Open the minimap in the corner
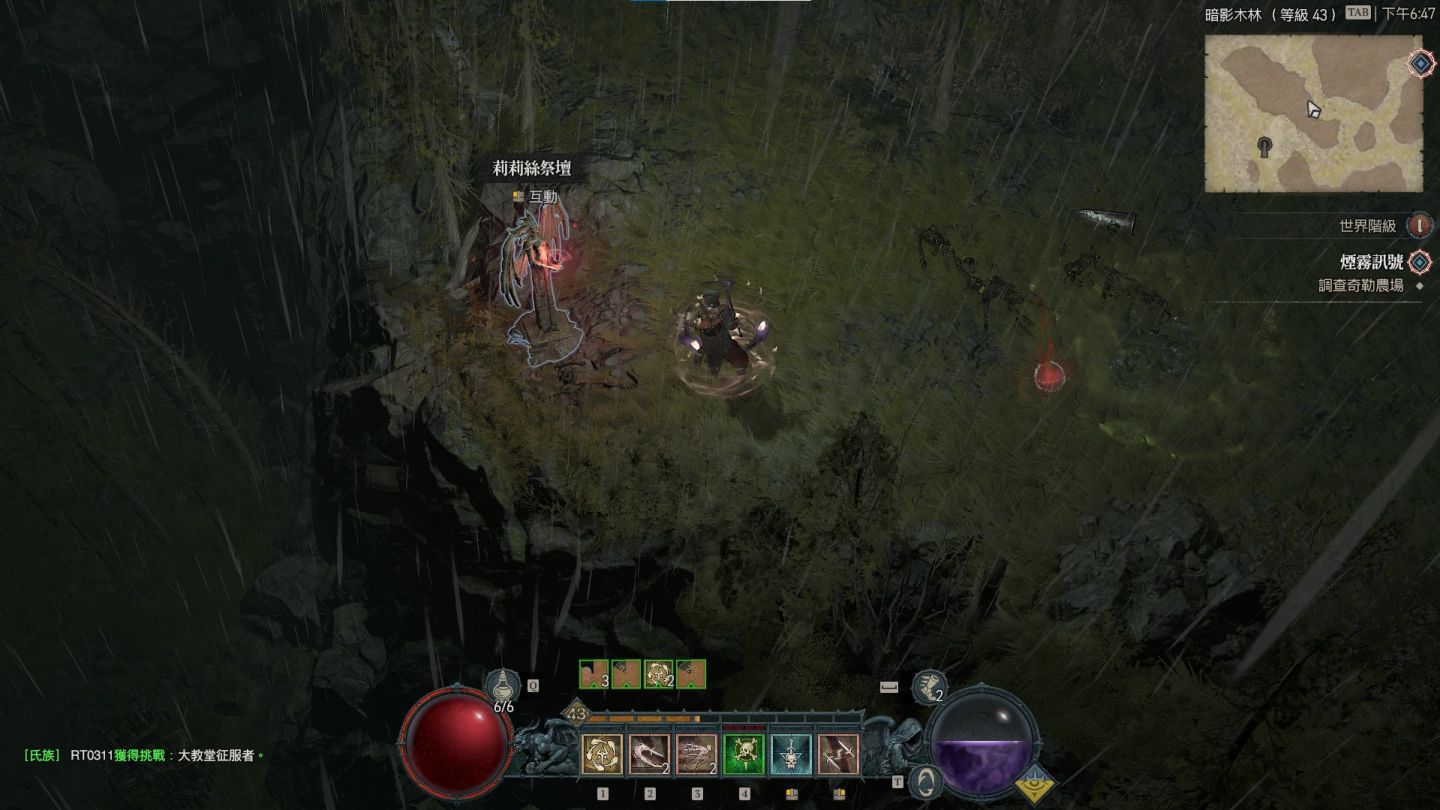Image resolution: width=1440 pixels, height=810 pixels. (1312, 113)
